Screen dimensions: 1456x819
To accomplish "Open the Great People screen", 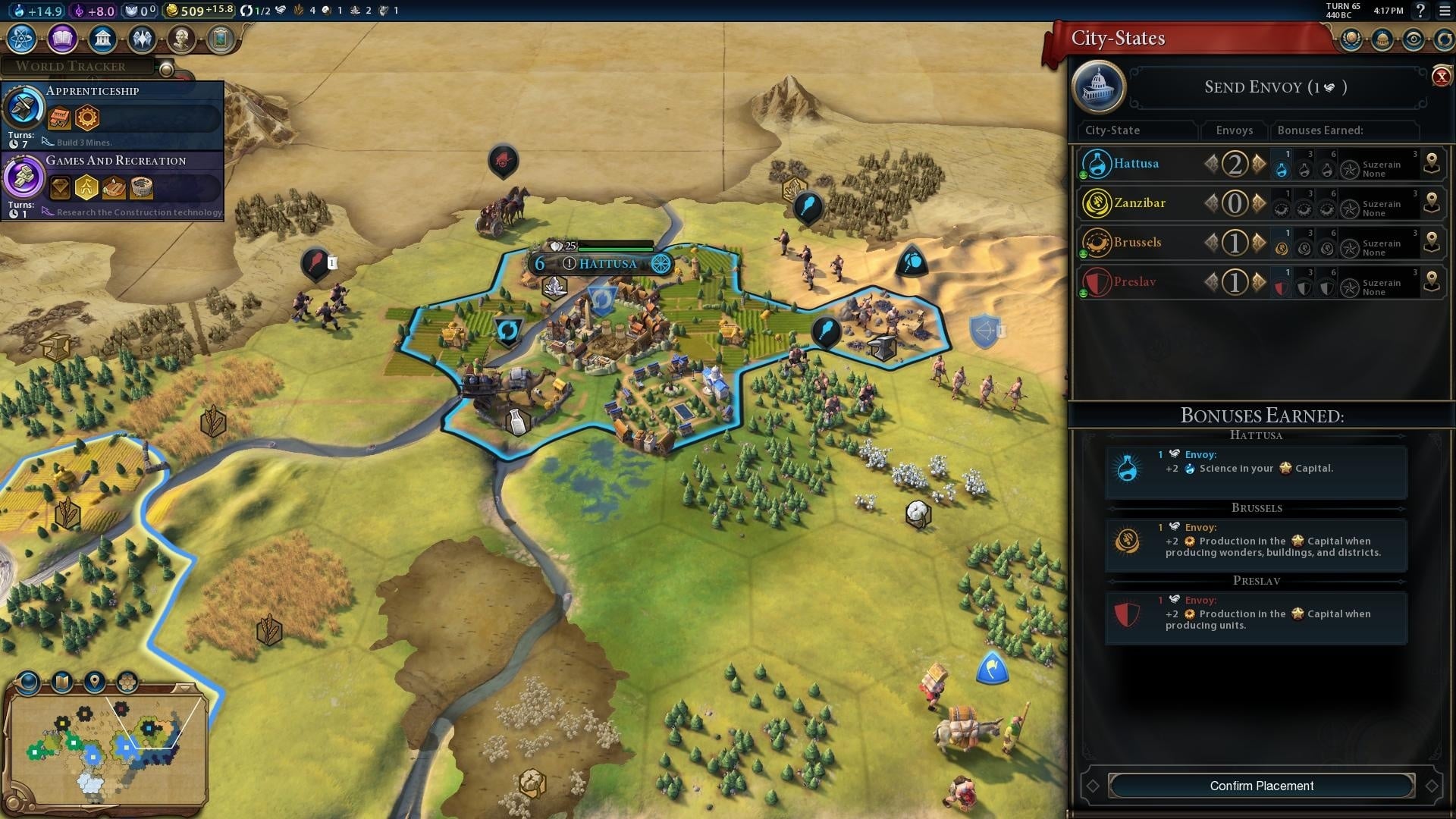I will [x=181, y=39].
